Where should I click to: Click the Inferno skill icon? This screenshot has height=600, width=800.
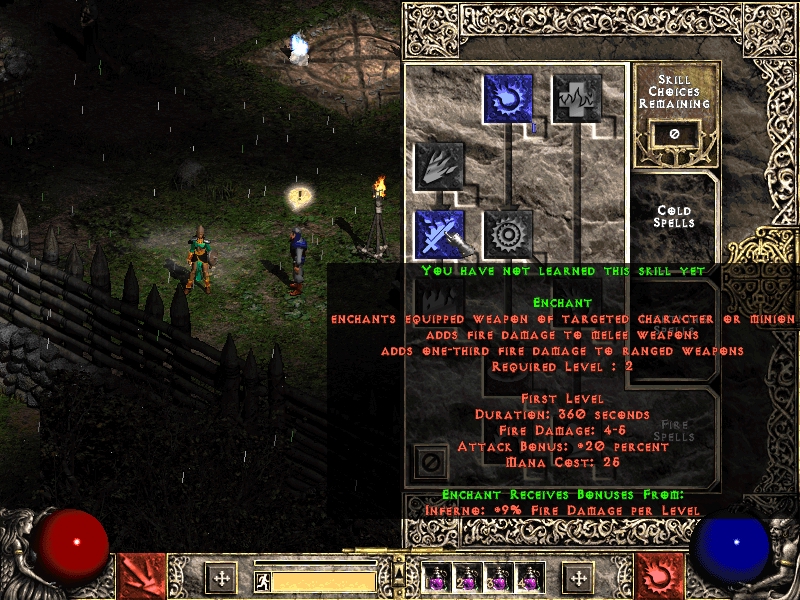coord(440,166)
